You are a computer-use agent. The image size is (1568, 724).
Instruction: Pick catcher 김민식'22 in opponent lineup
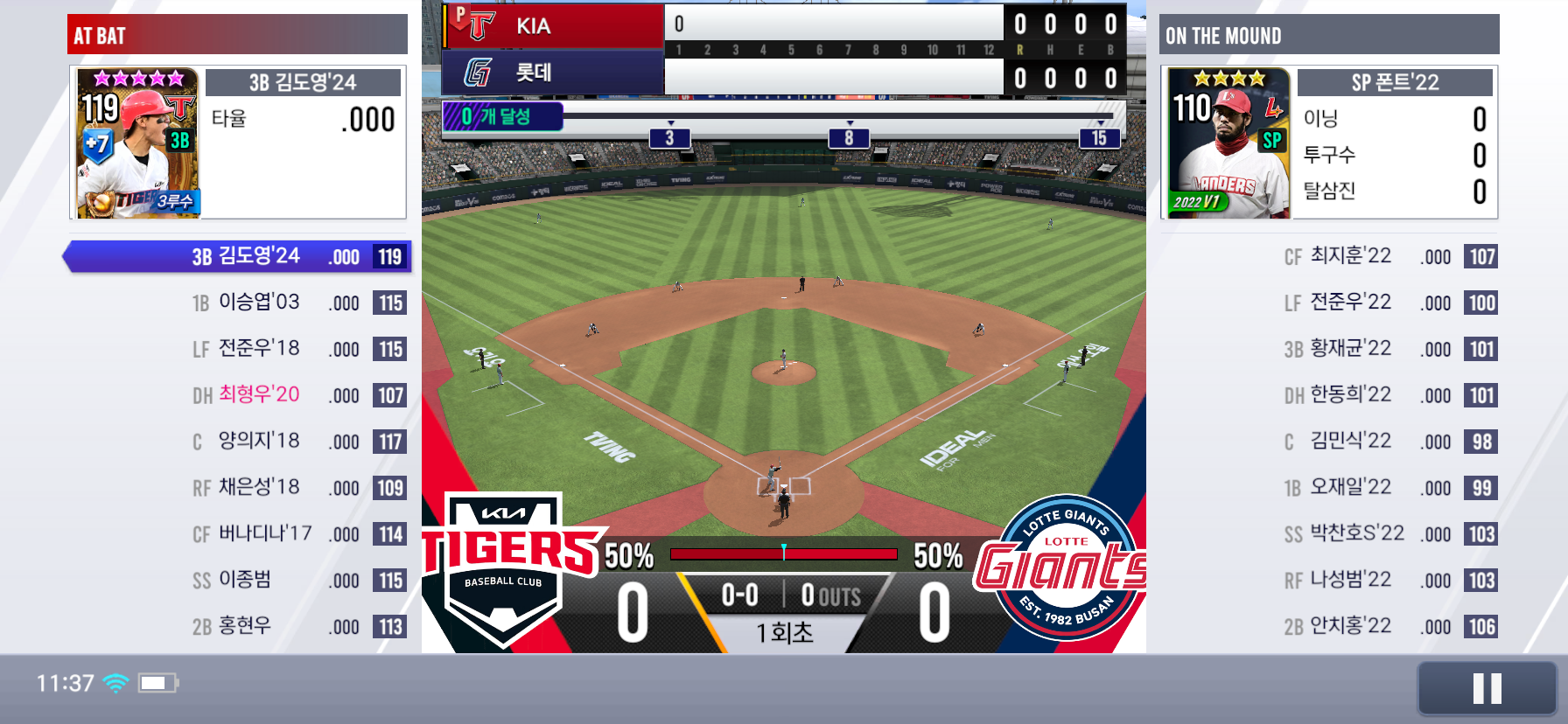click(x=1389, y=442)
